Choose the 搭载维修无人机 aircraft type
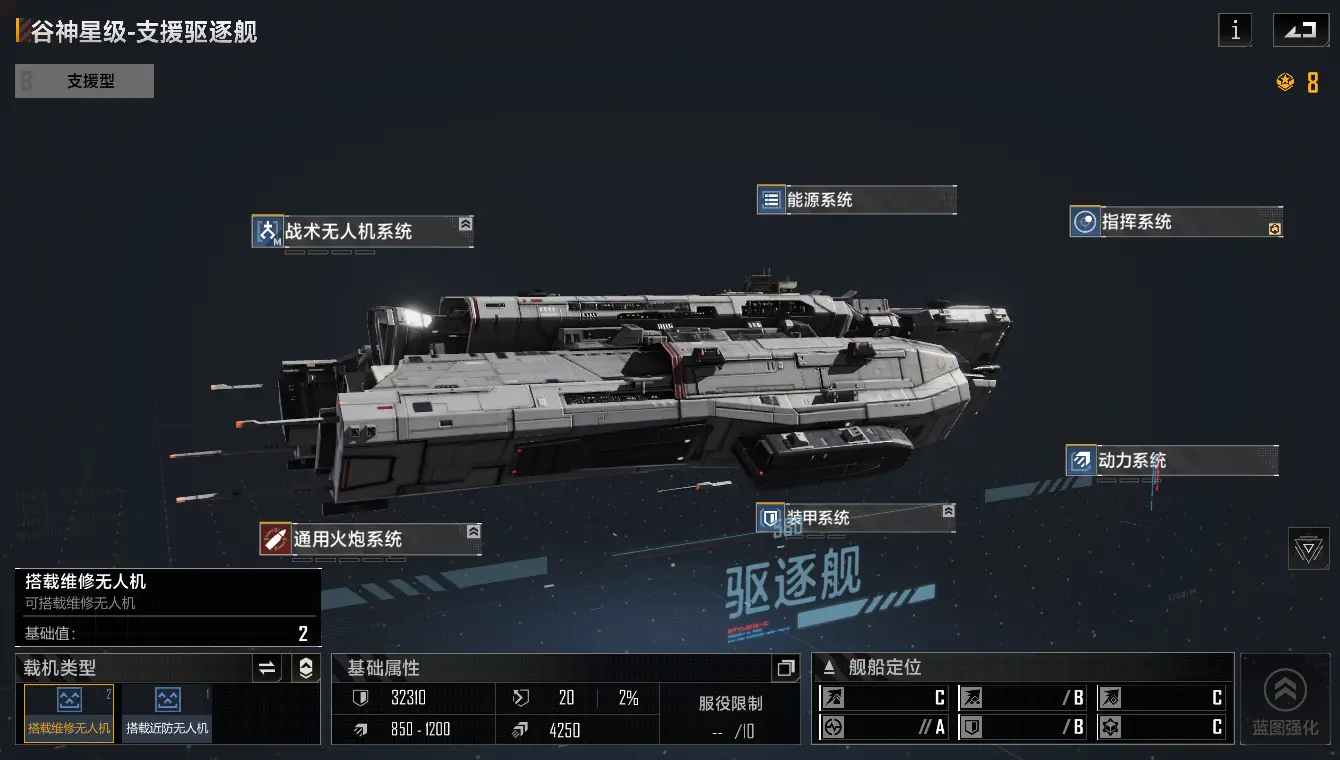1340x760 pixels. 69,713
